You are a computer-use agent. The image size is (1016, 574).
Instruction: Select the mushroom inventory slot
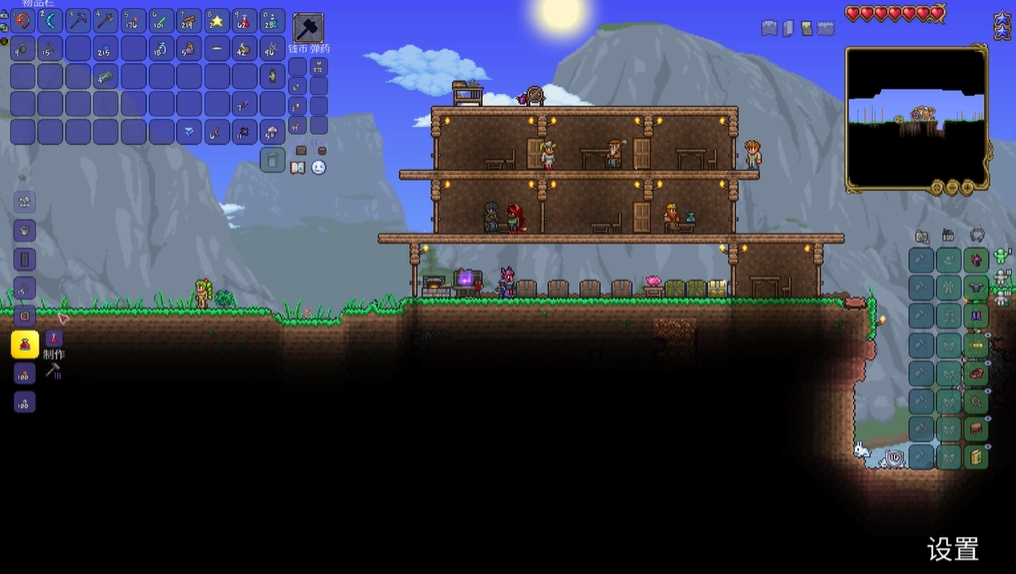click(x=272, y=131)
